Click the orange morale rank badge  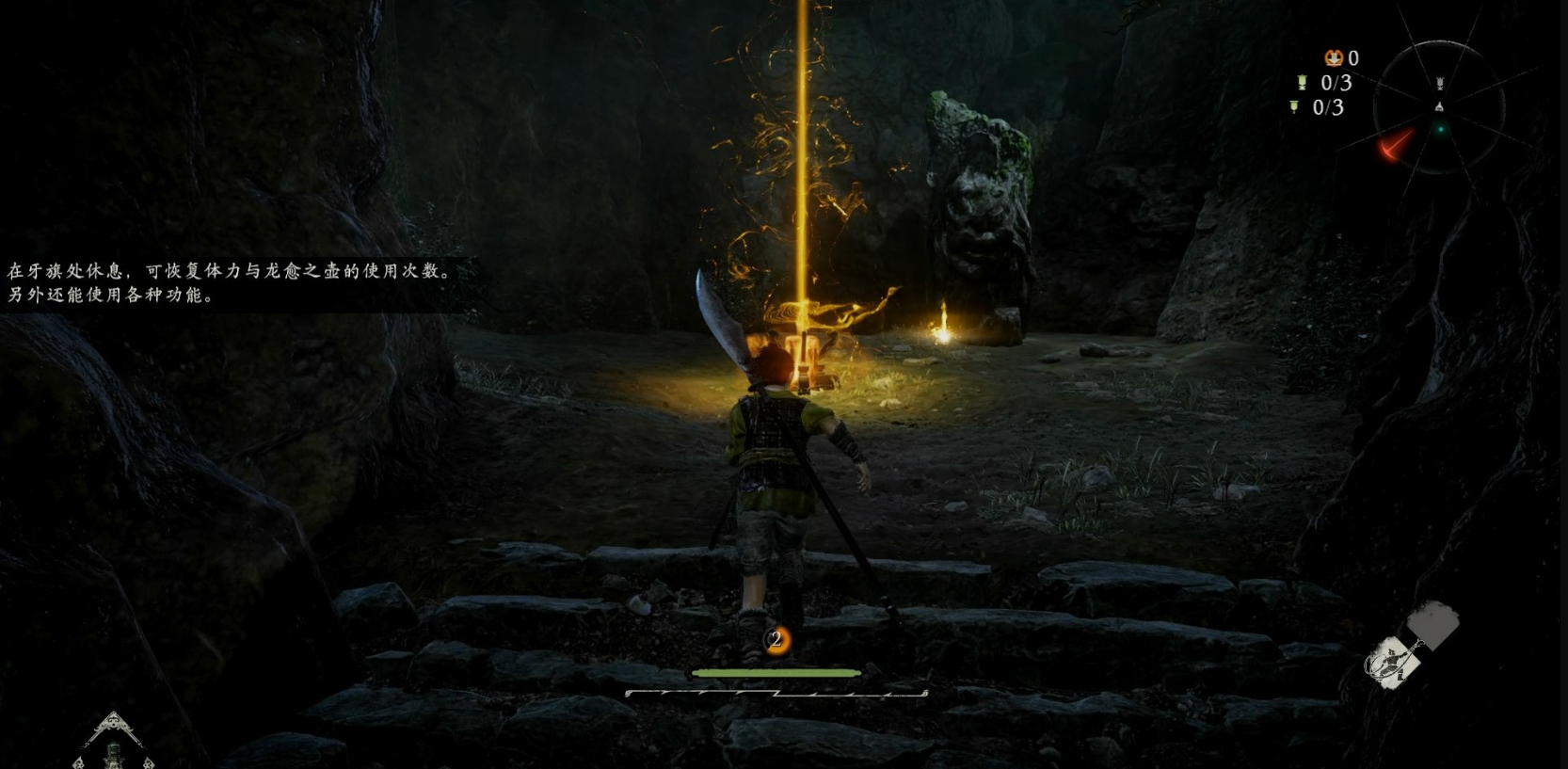click(x=776, y=640)
